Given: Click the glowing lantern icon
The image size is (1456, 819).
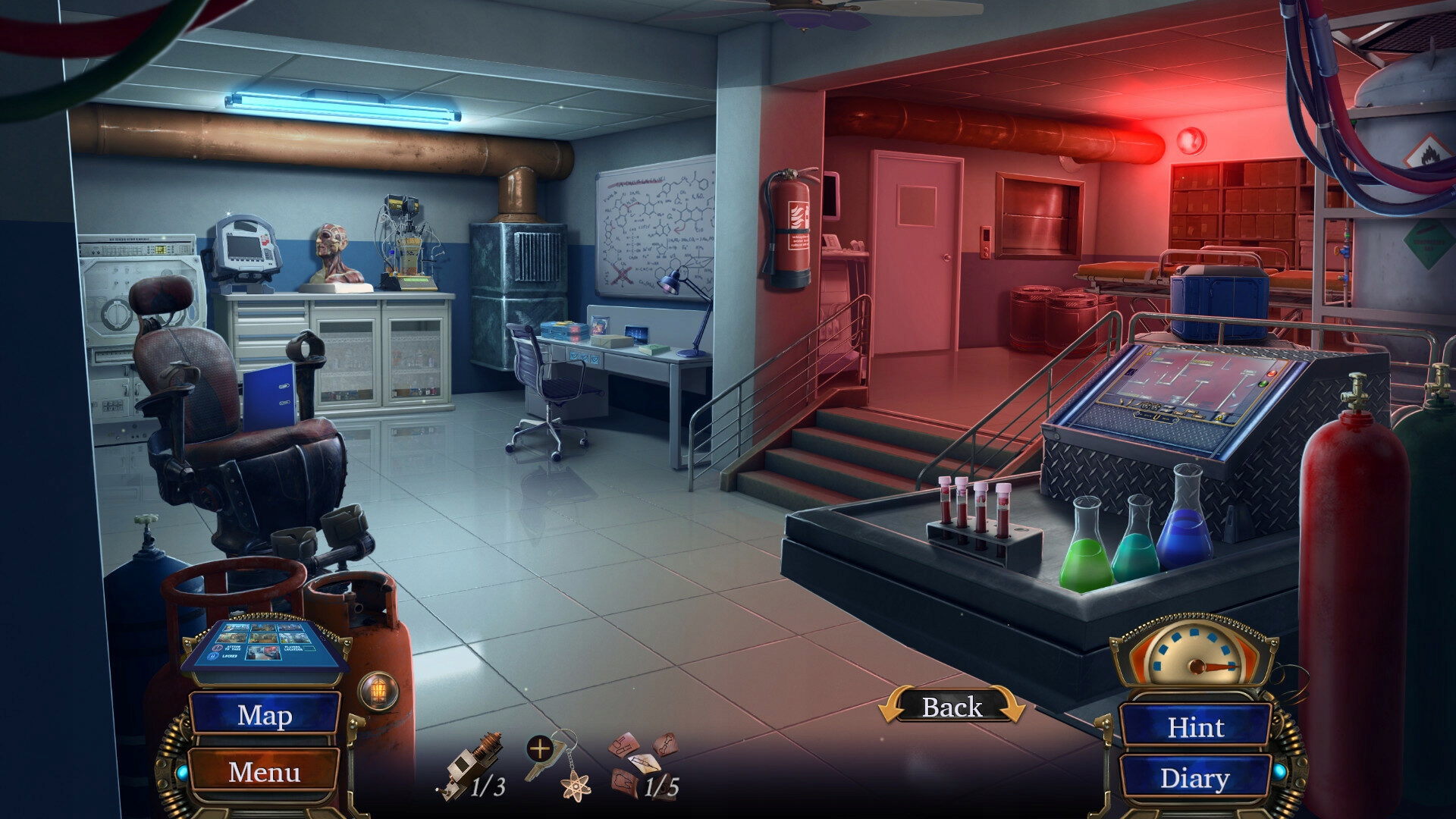Looking at the screenshot, I should (x=378, y=691).
